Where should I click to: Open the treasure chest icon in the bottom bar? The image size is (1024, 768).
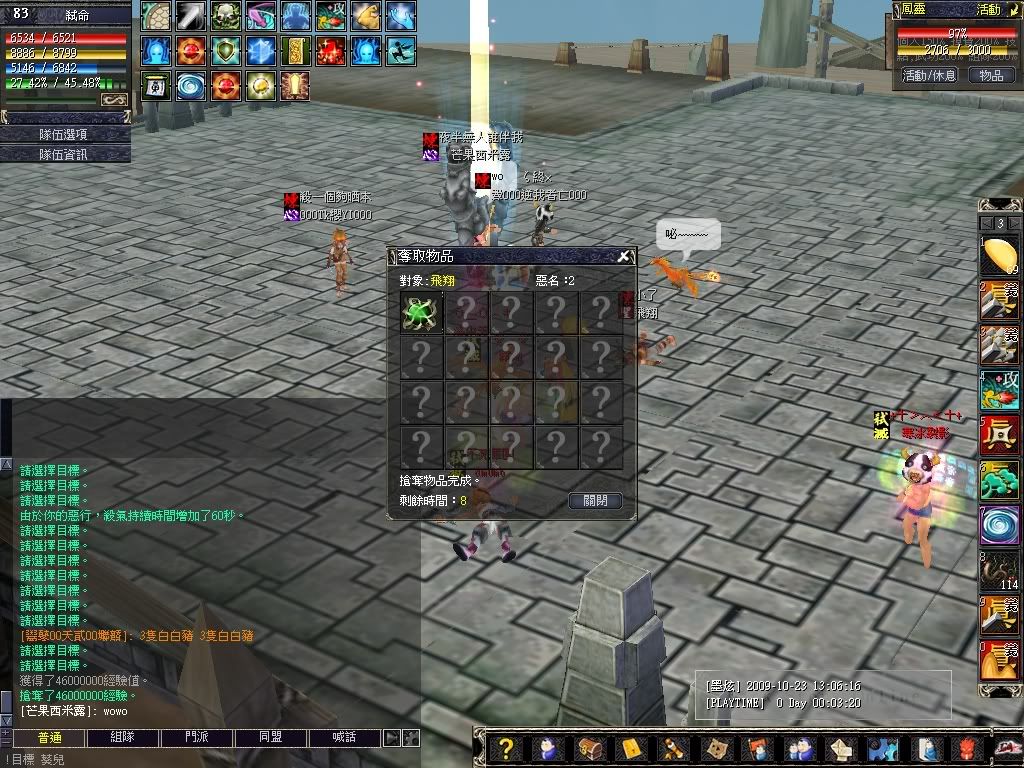pyautogui.click(x=589, y=748)
